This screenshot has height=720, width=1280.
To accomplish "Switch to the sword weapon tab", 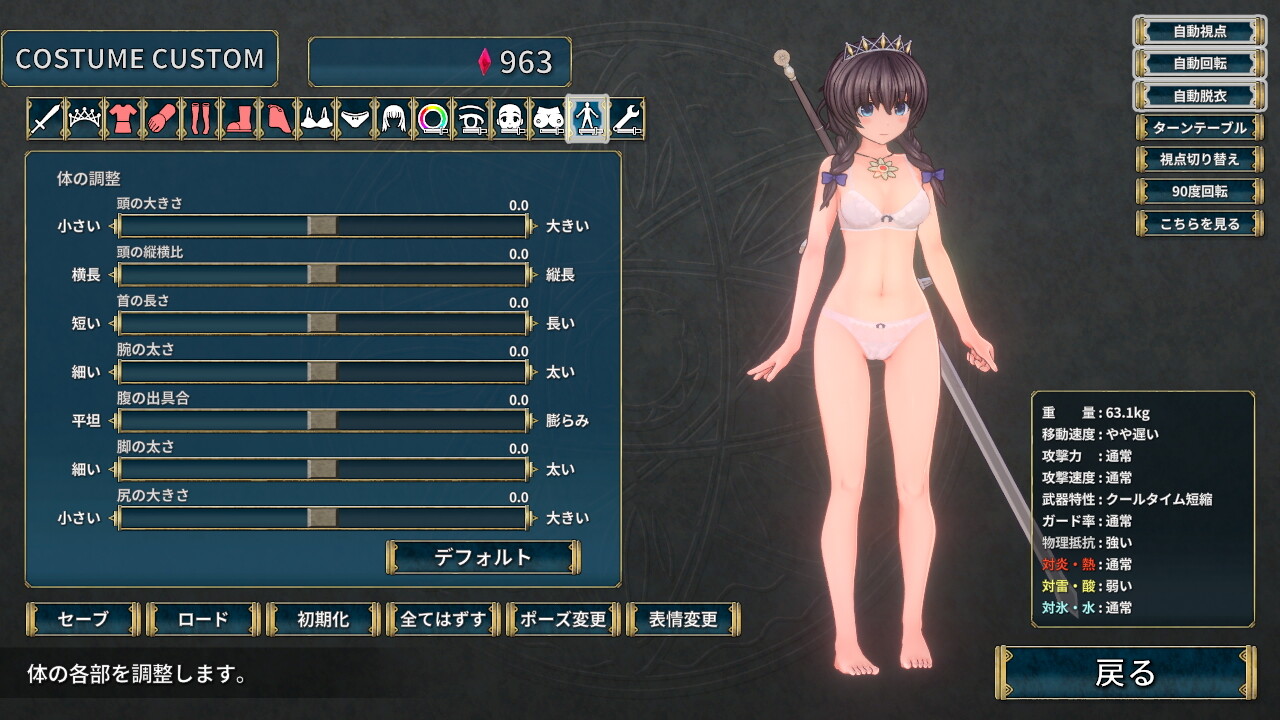I will (45, 119).
